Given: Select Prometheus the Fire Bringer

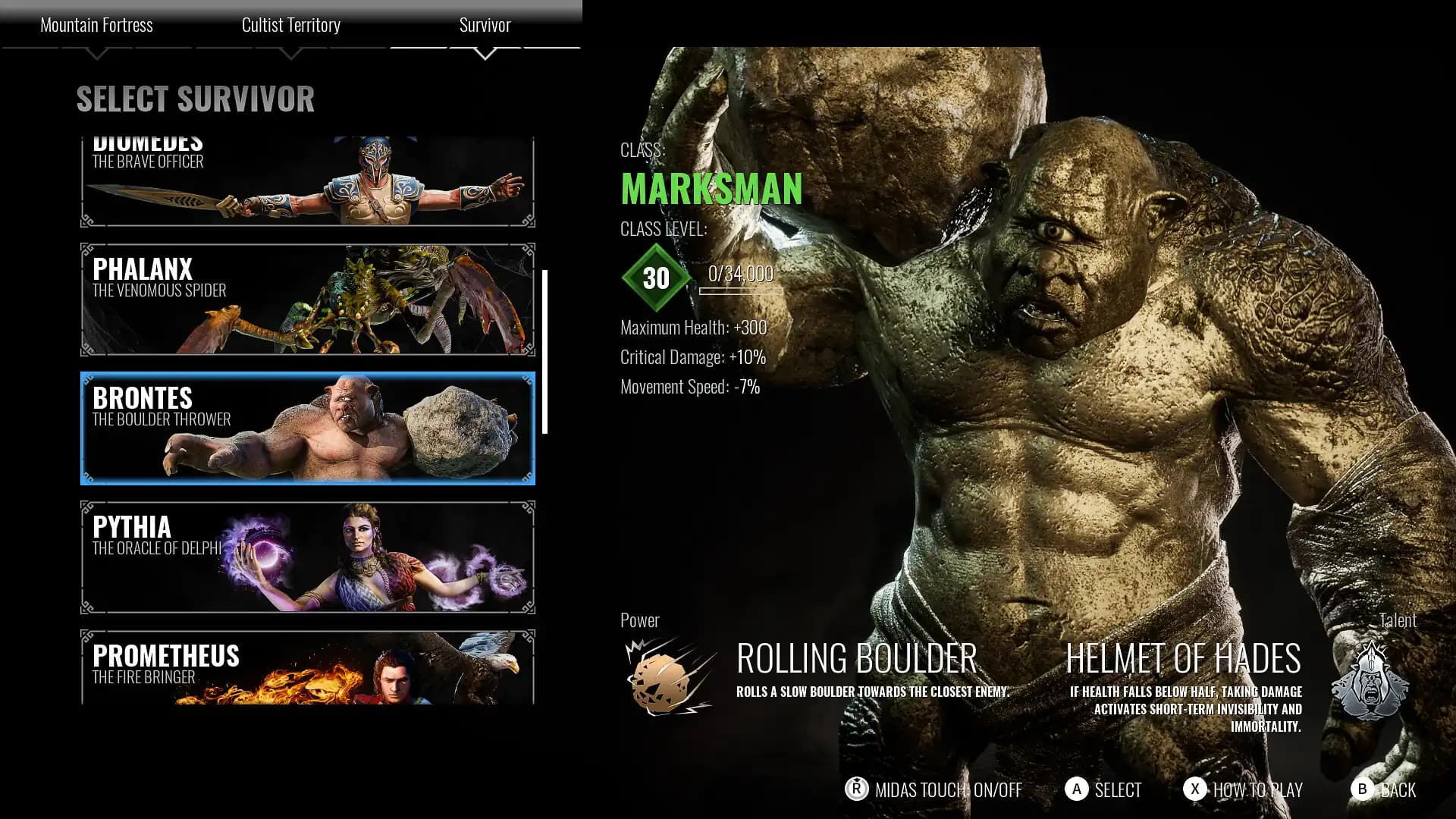Looking at the screenshot, I should coord(307,667).
